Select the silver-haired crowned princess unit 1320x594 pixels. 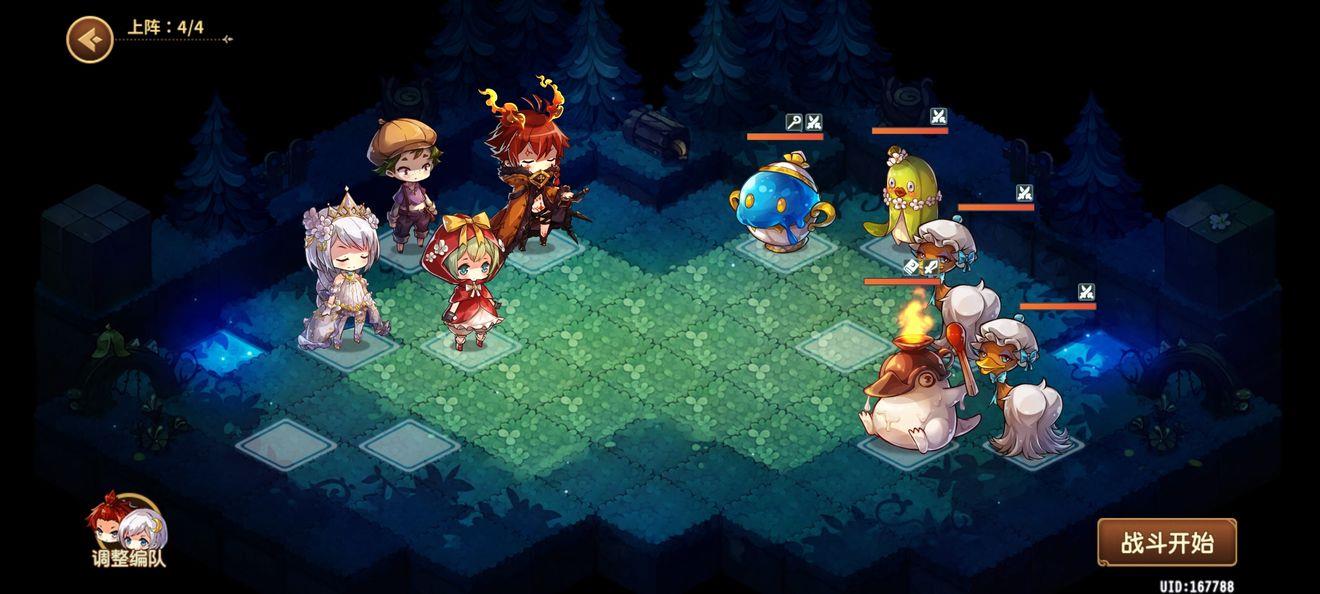pos(345,272)
